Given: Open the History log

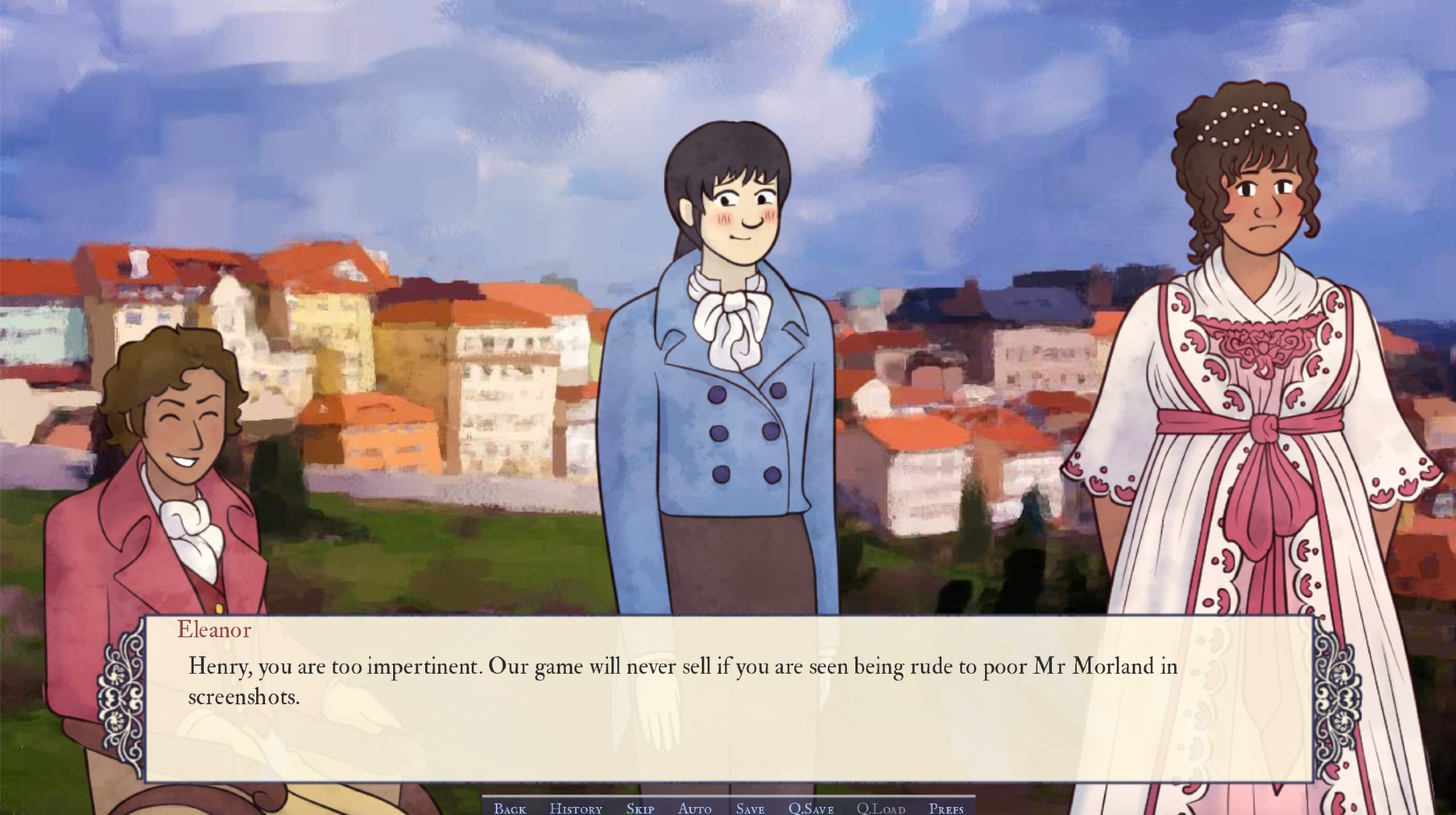Looking at the screenshot, I should (x=575, y=808).
